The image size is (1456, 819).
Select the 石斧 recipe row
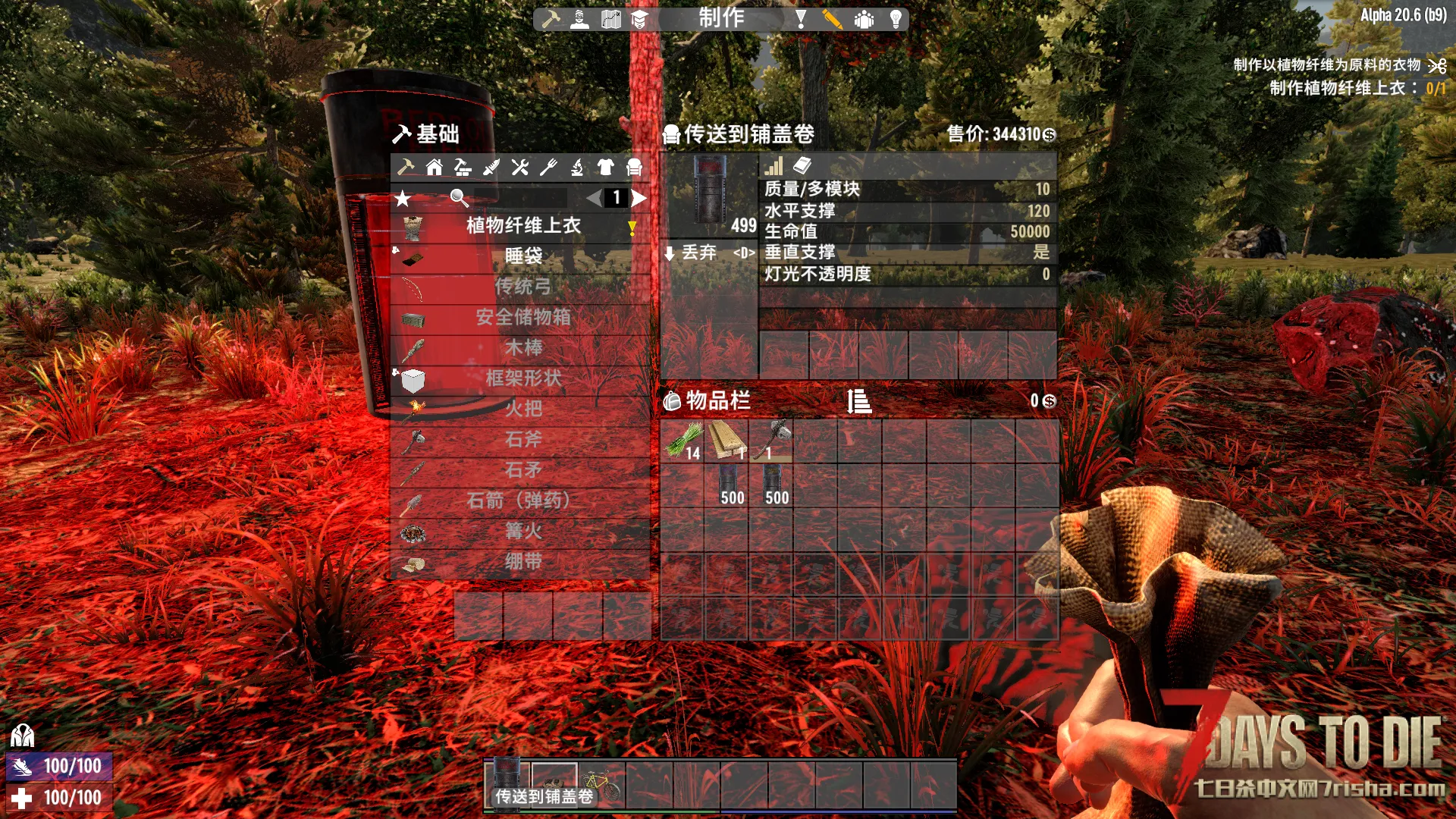click(x=522, y=440)
